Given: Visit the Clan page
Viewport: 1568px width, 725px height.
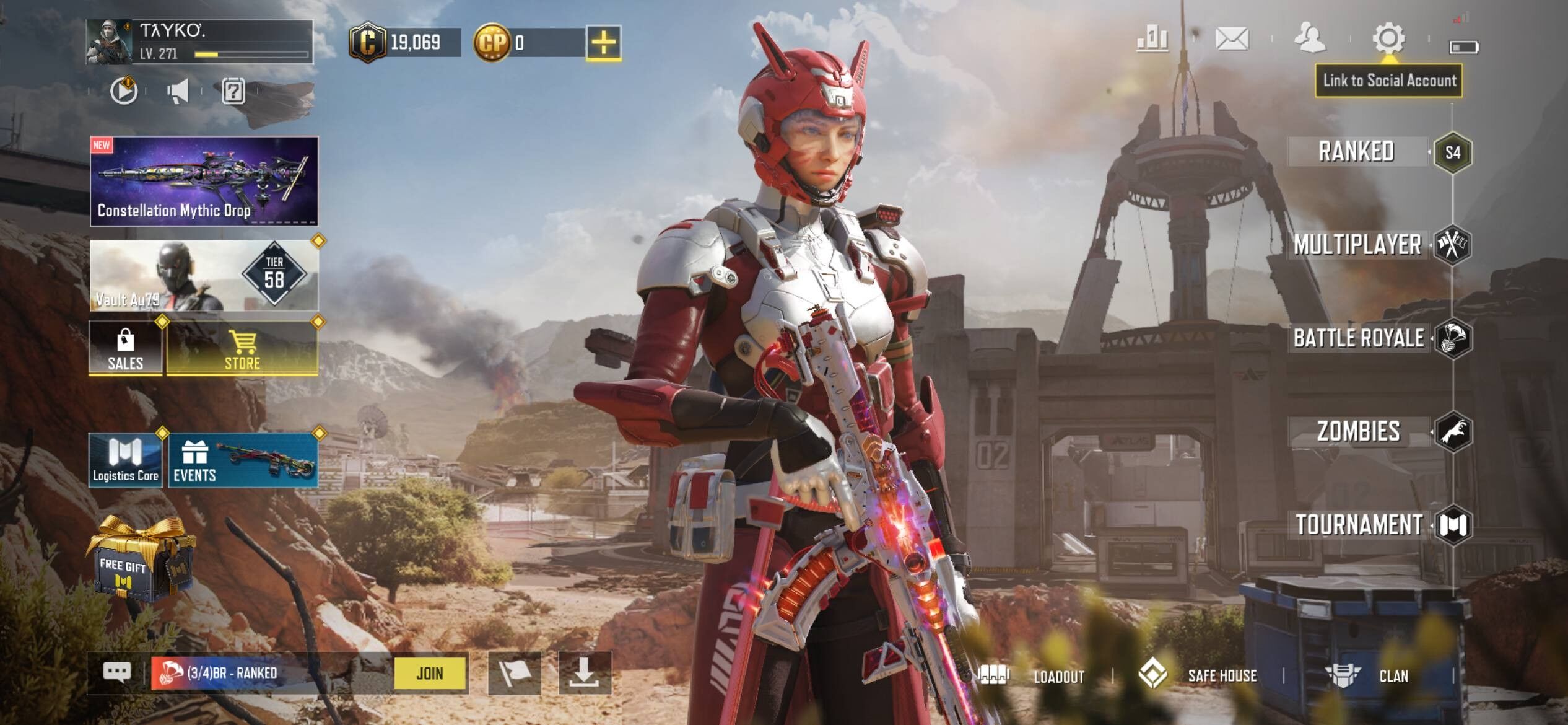Looking at the screenshot, I should pyautogui.click(x=1369, y=676).
